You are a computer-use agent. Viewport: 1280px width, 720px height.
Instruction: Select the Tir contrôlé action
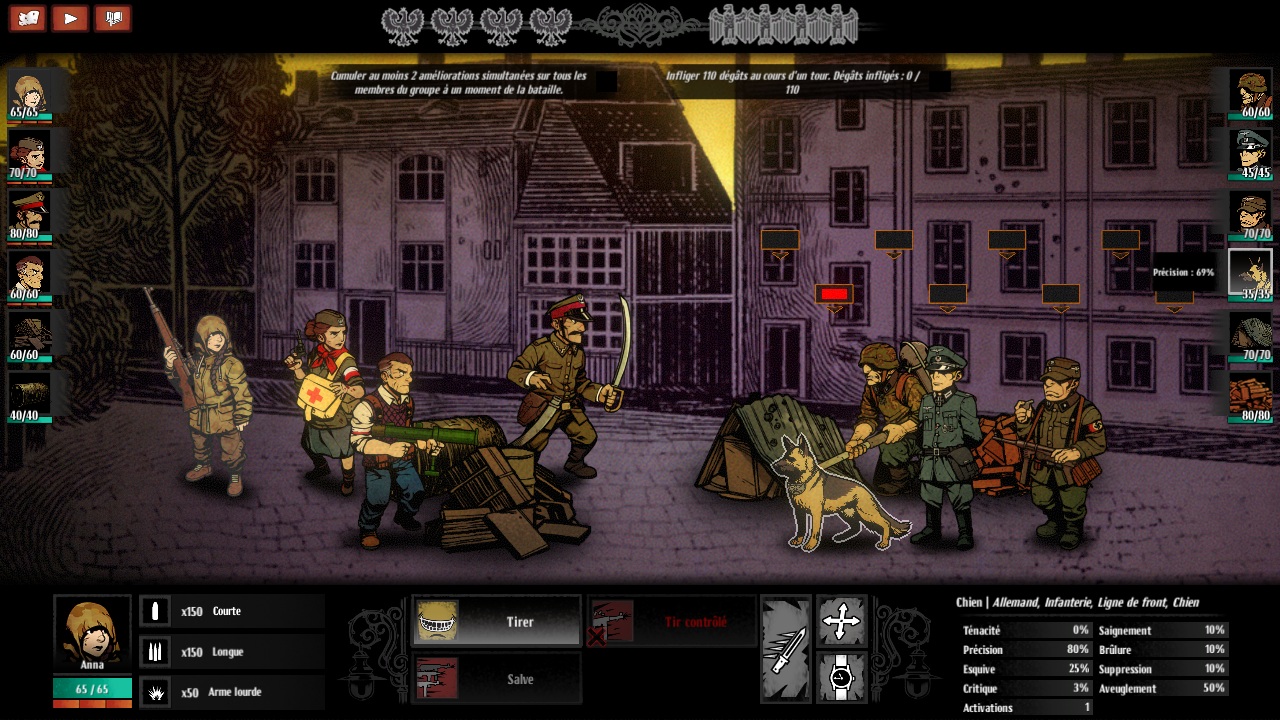[671, 622]
